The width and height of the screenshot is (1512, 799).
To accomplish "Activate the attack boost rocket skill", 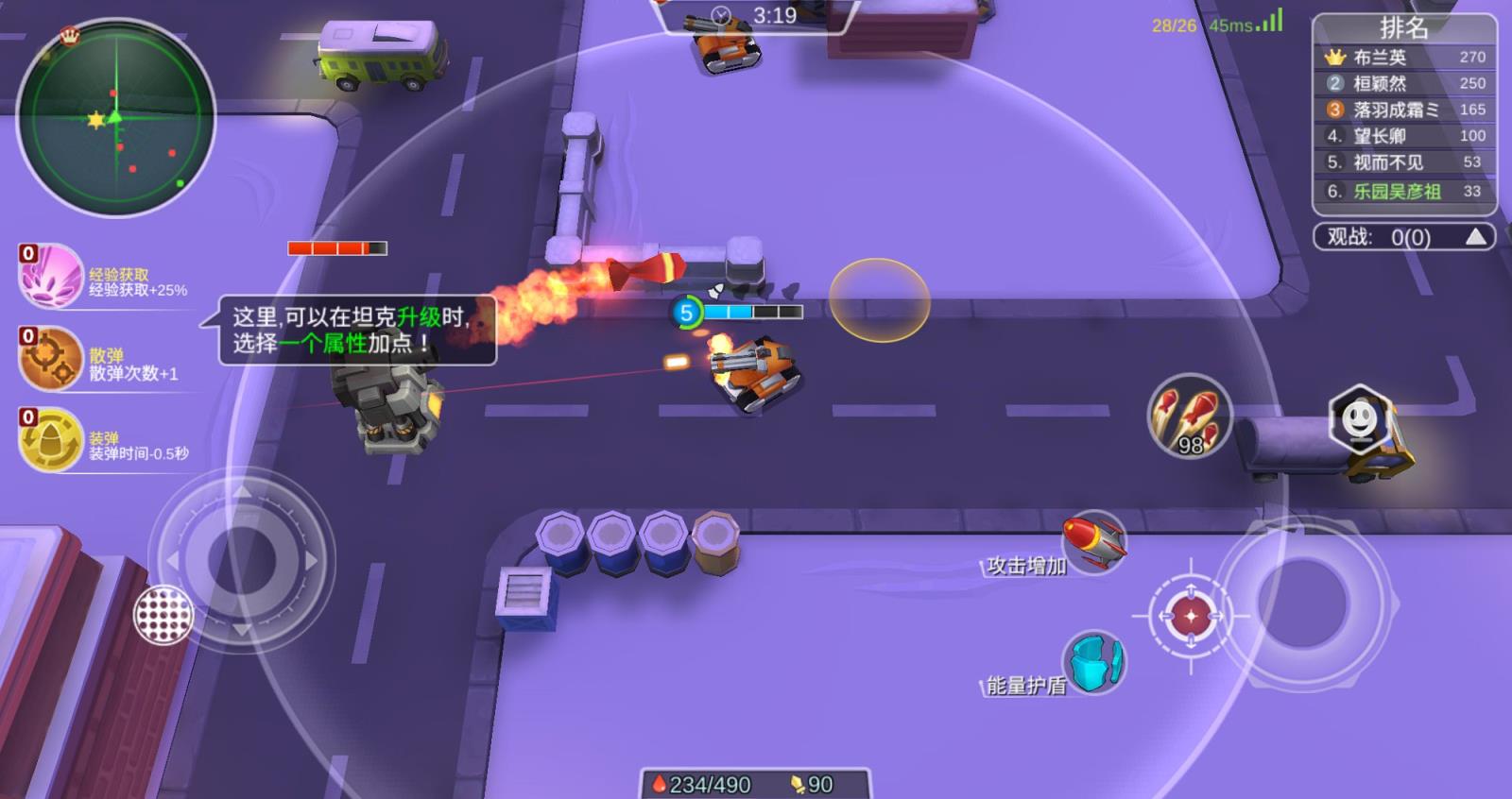I will 1093,542.
